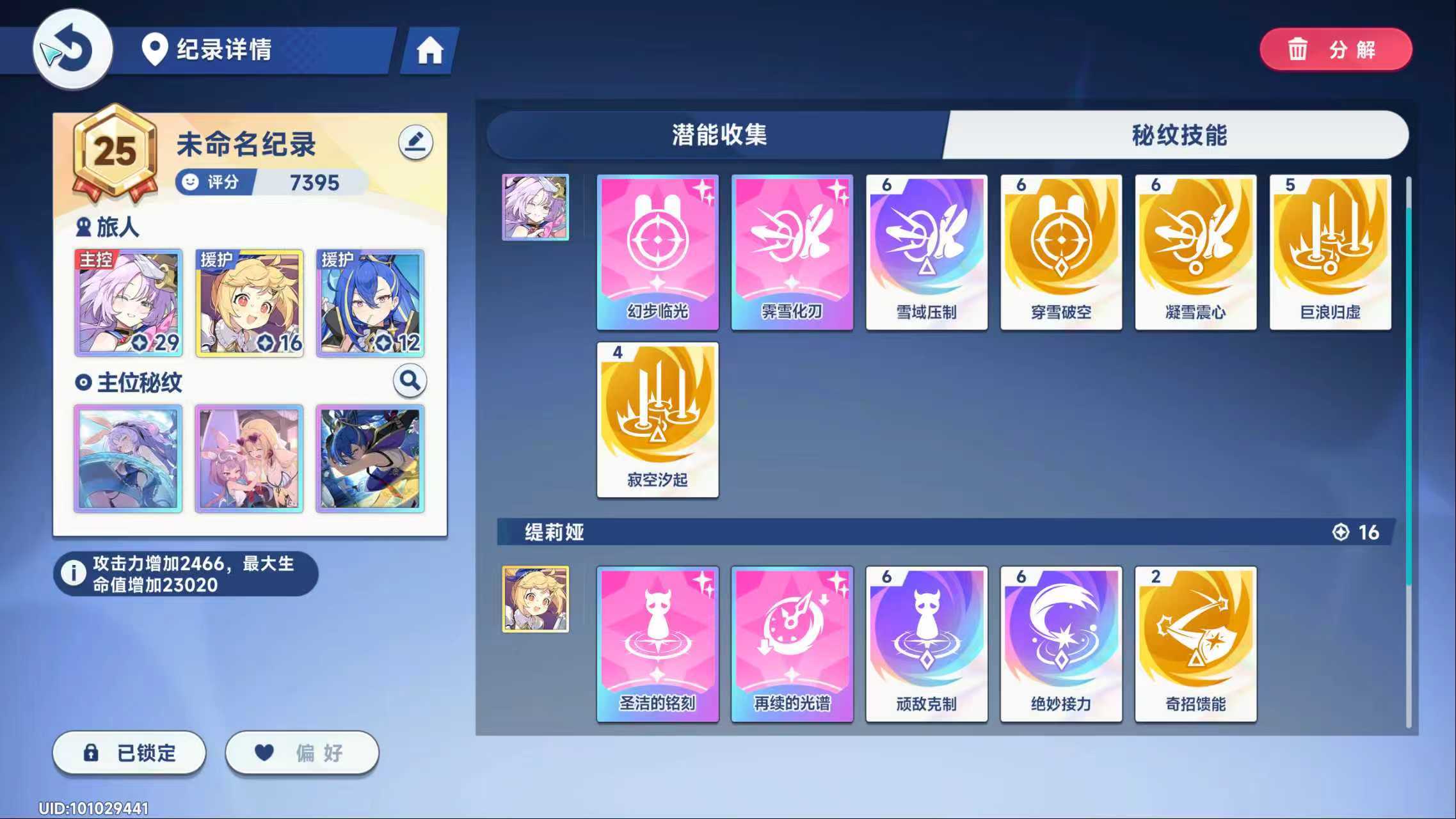The image size is (1456, 819).
Task: Select the 幻步临光 potential skill card
Action: pos(657,250)
